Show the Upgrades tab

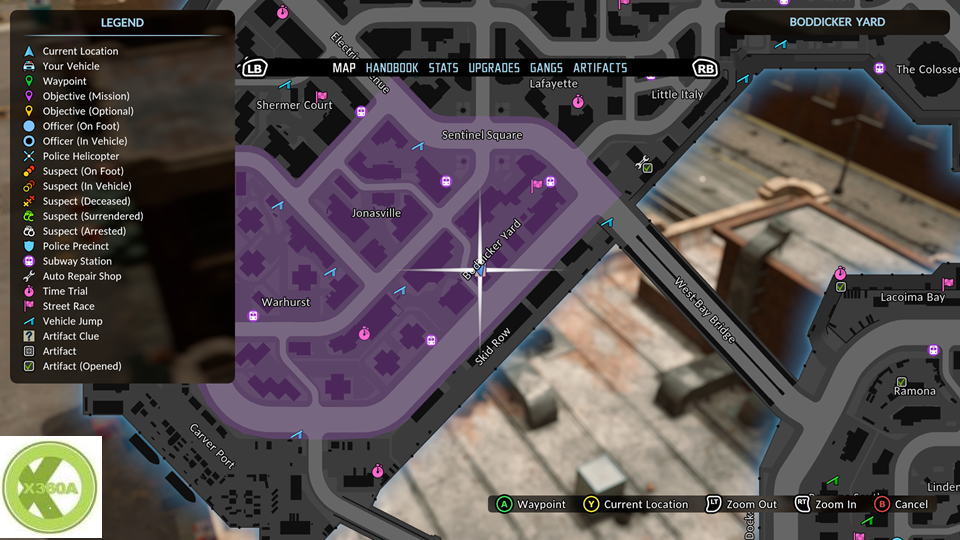[494, 68]
